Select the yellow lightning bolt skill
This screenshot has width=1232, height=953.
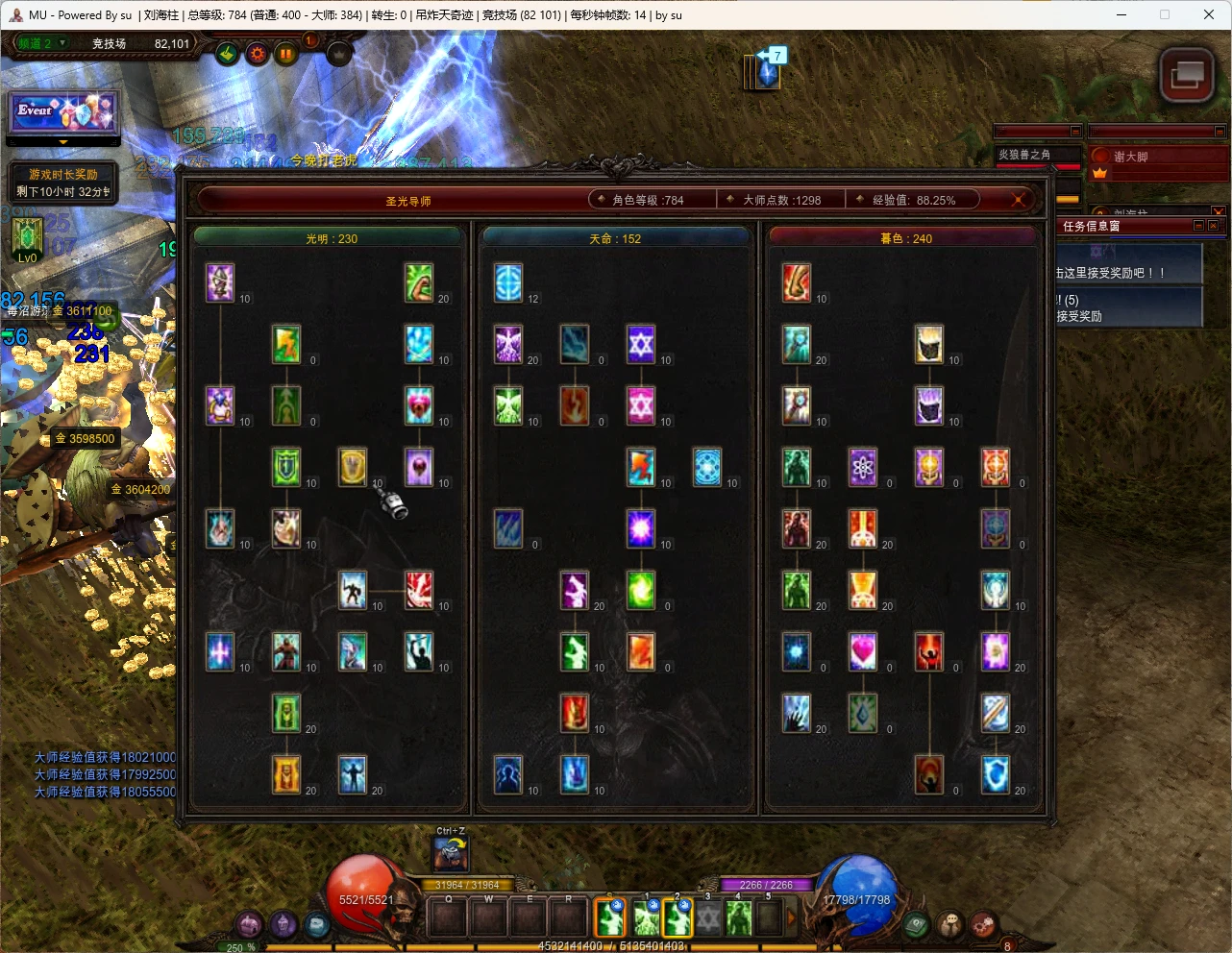(286, 344)
